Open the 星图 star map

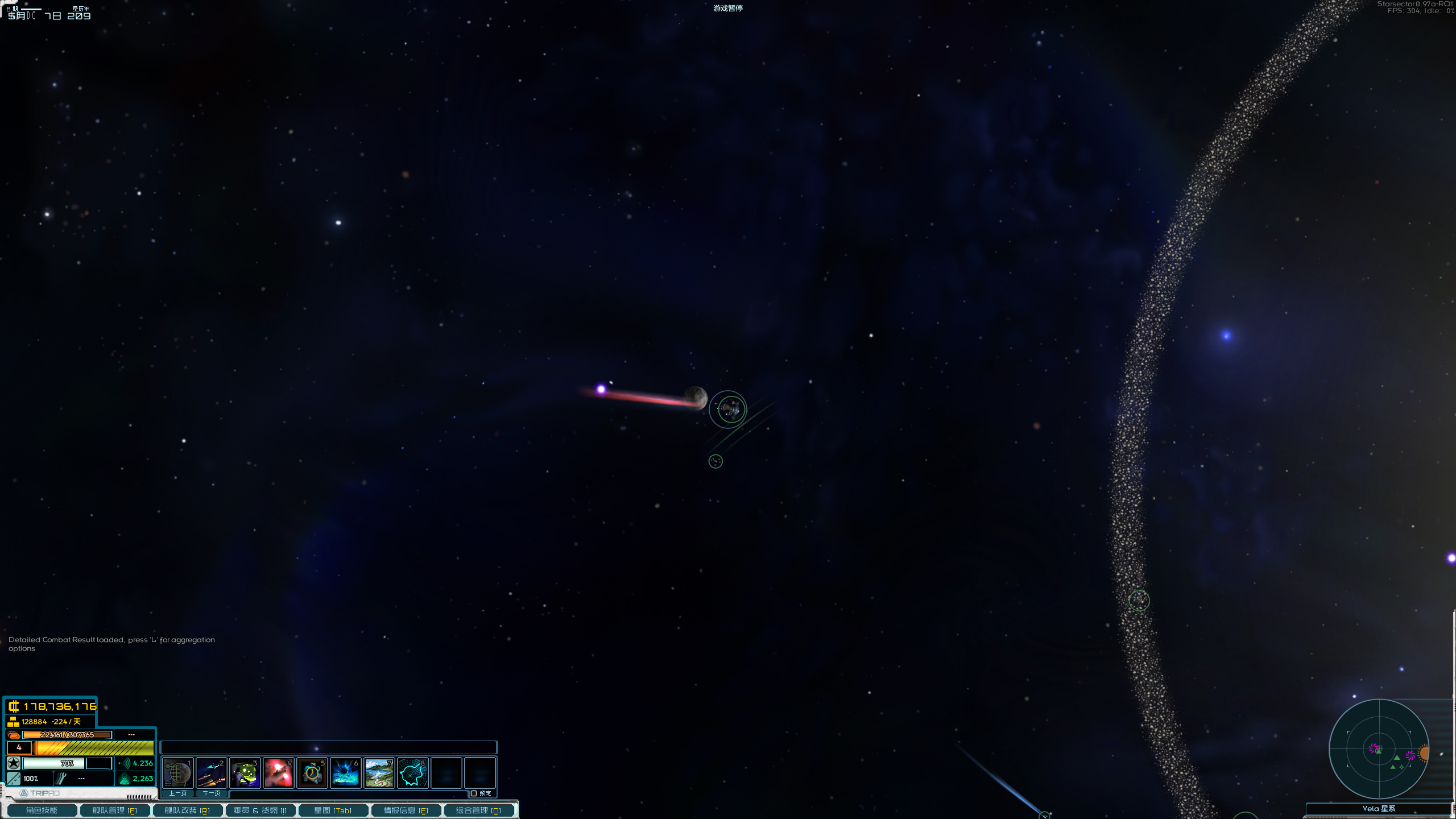333,810
